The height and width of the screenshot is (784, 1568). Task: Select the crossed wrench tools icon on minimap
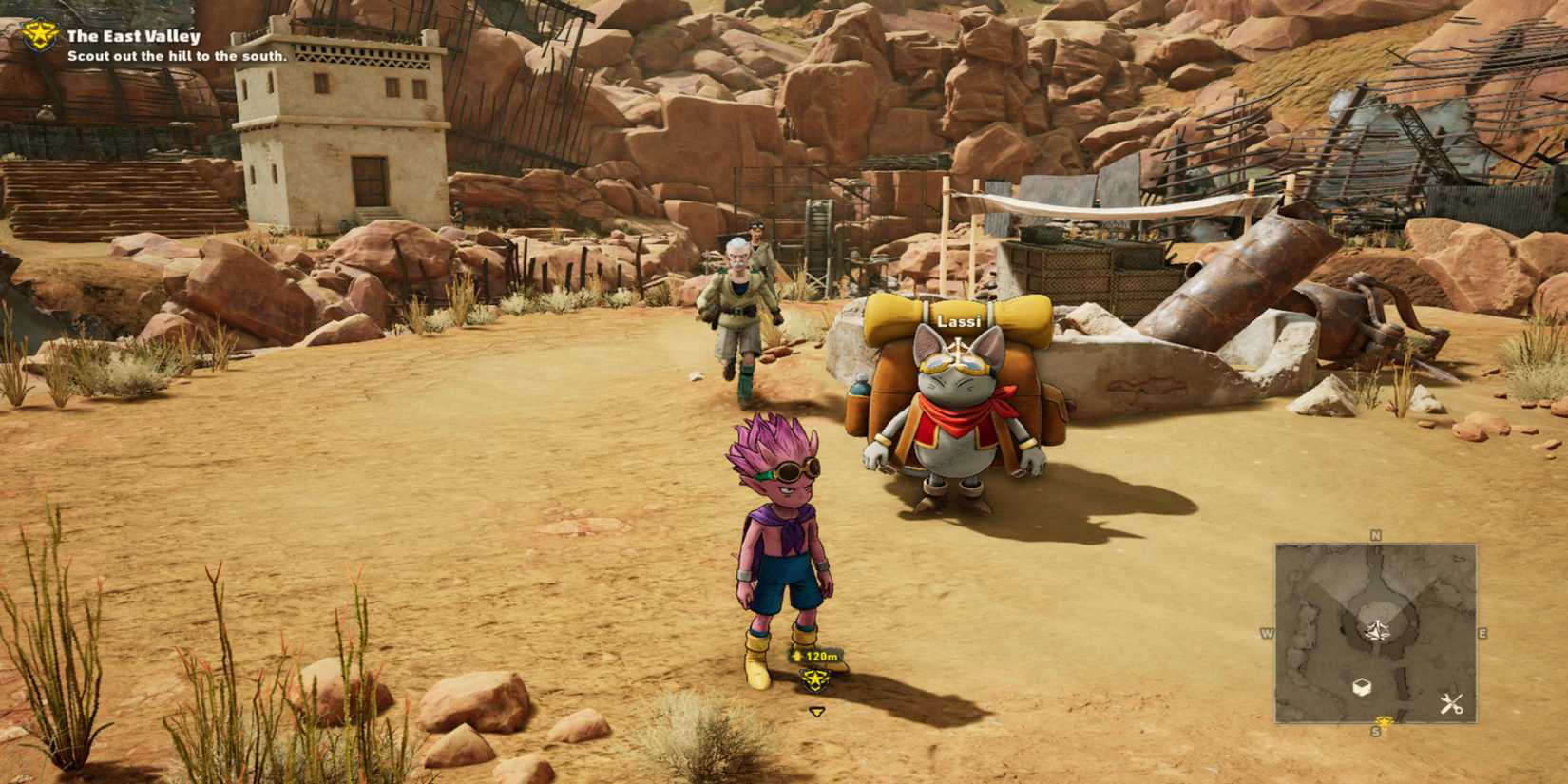tap(1451, 703)
